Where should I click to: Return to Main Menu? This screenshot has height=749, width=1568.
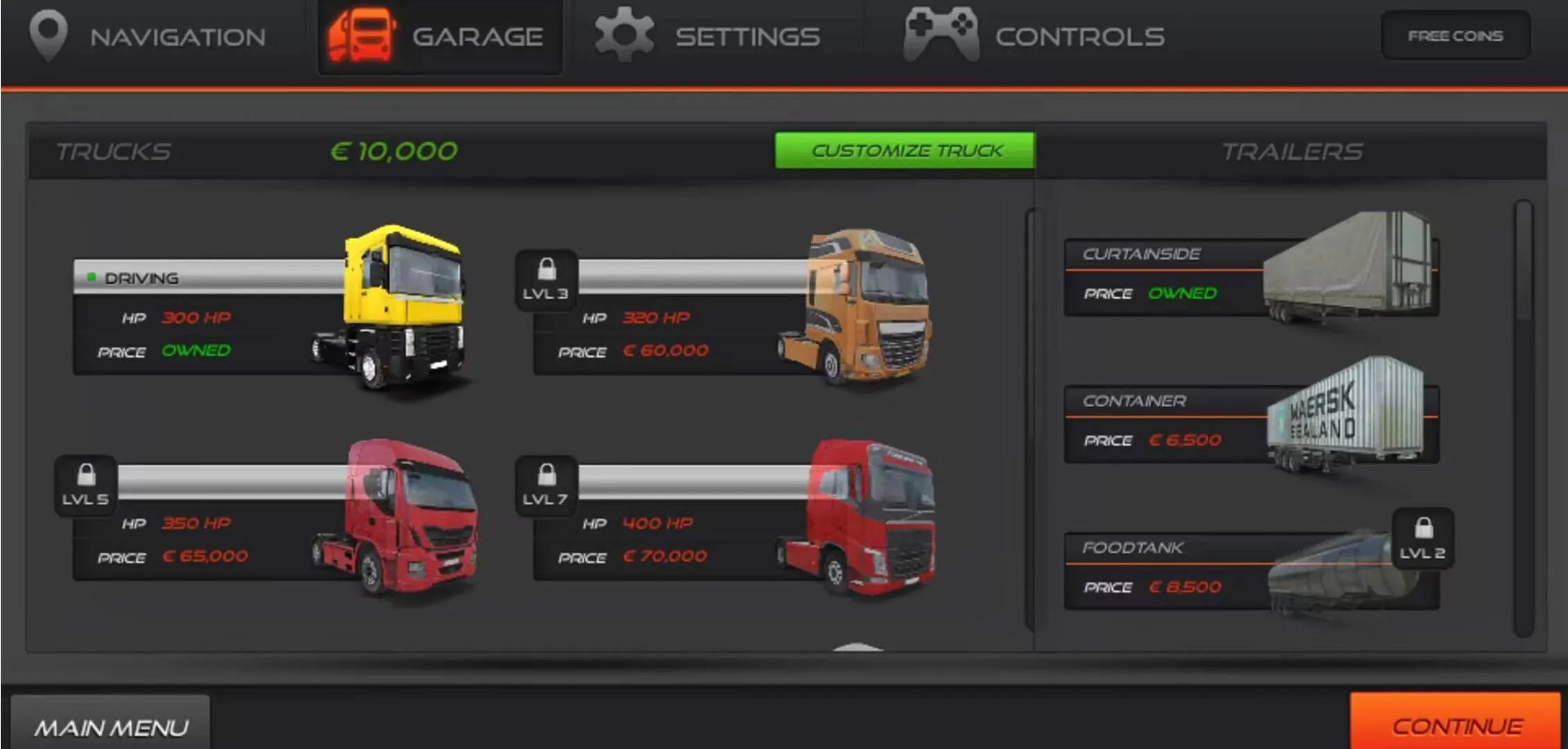click(x=111, y=726)
